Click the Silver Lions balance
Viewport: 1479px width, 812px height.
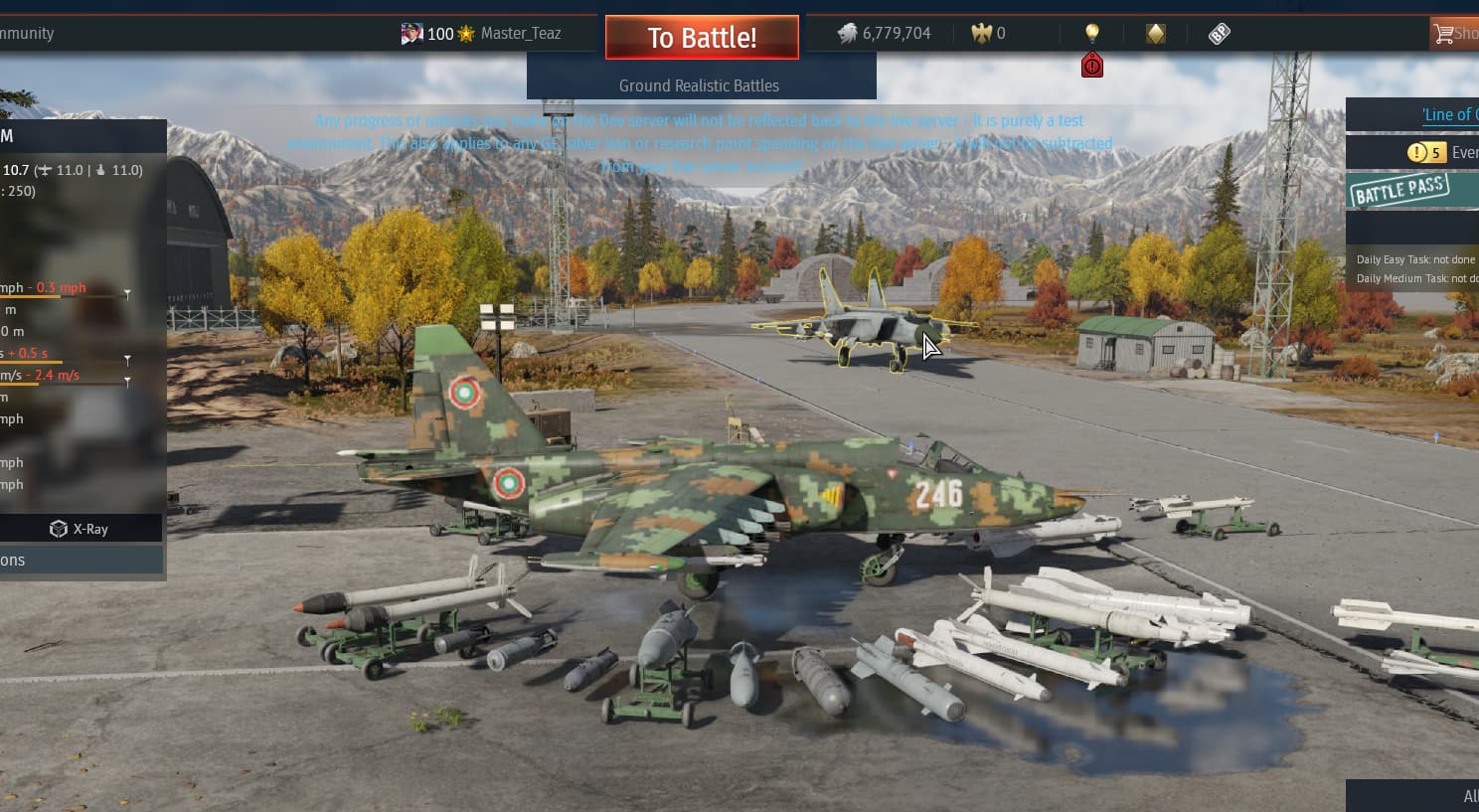885,33
